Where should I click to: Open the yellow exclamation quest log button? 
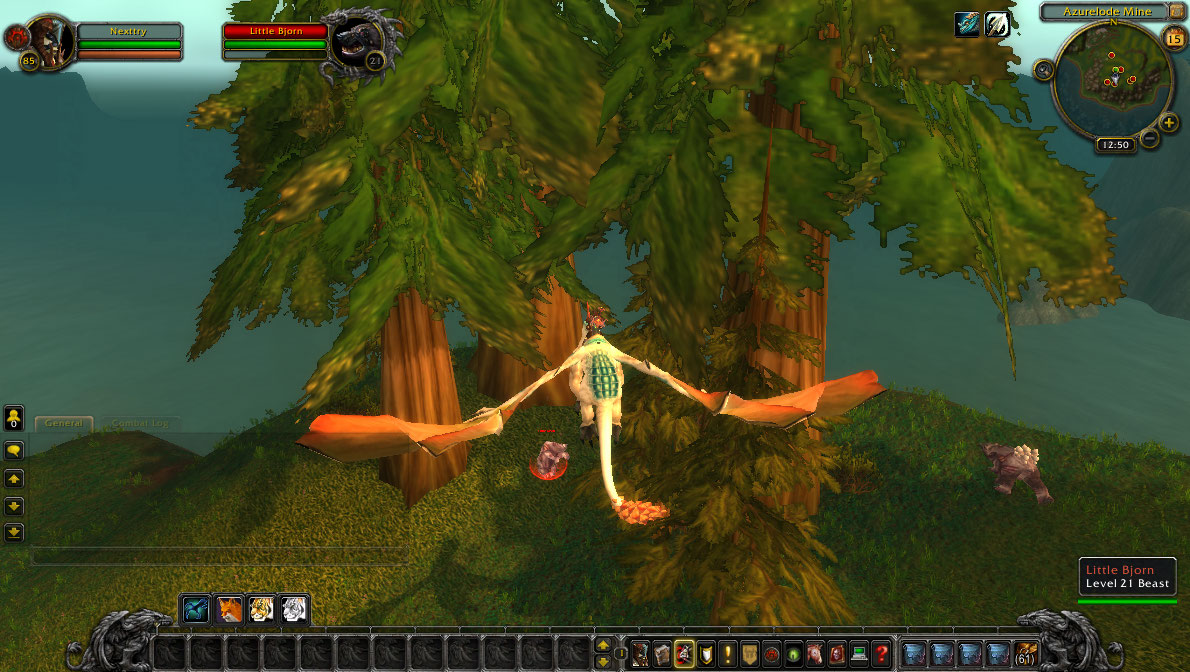728,654
